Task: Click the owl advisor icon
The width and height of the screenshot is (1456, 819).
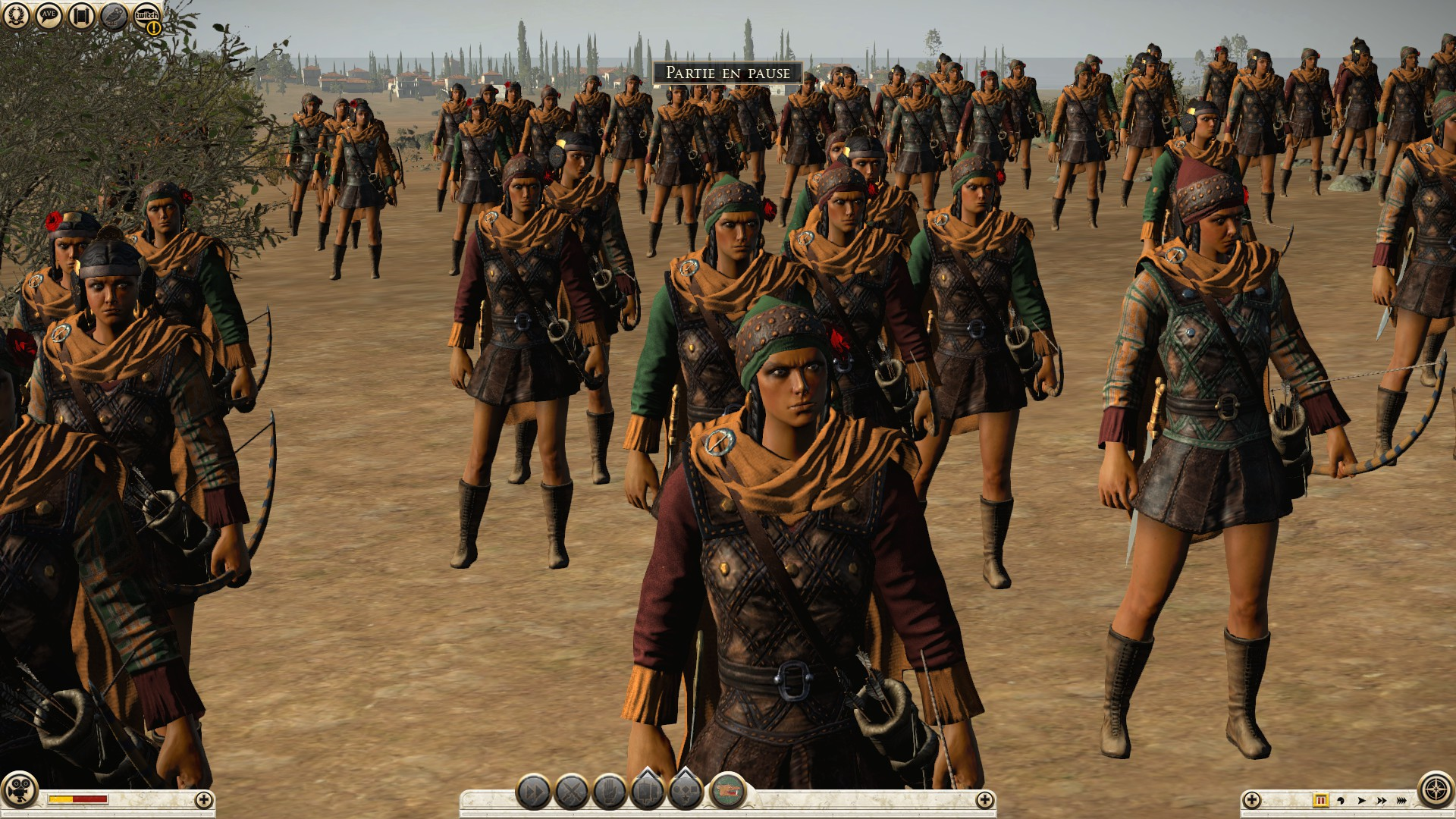Action: tap(115, 16)
